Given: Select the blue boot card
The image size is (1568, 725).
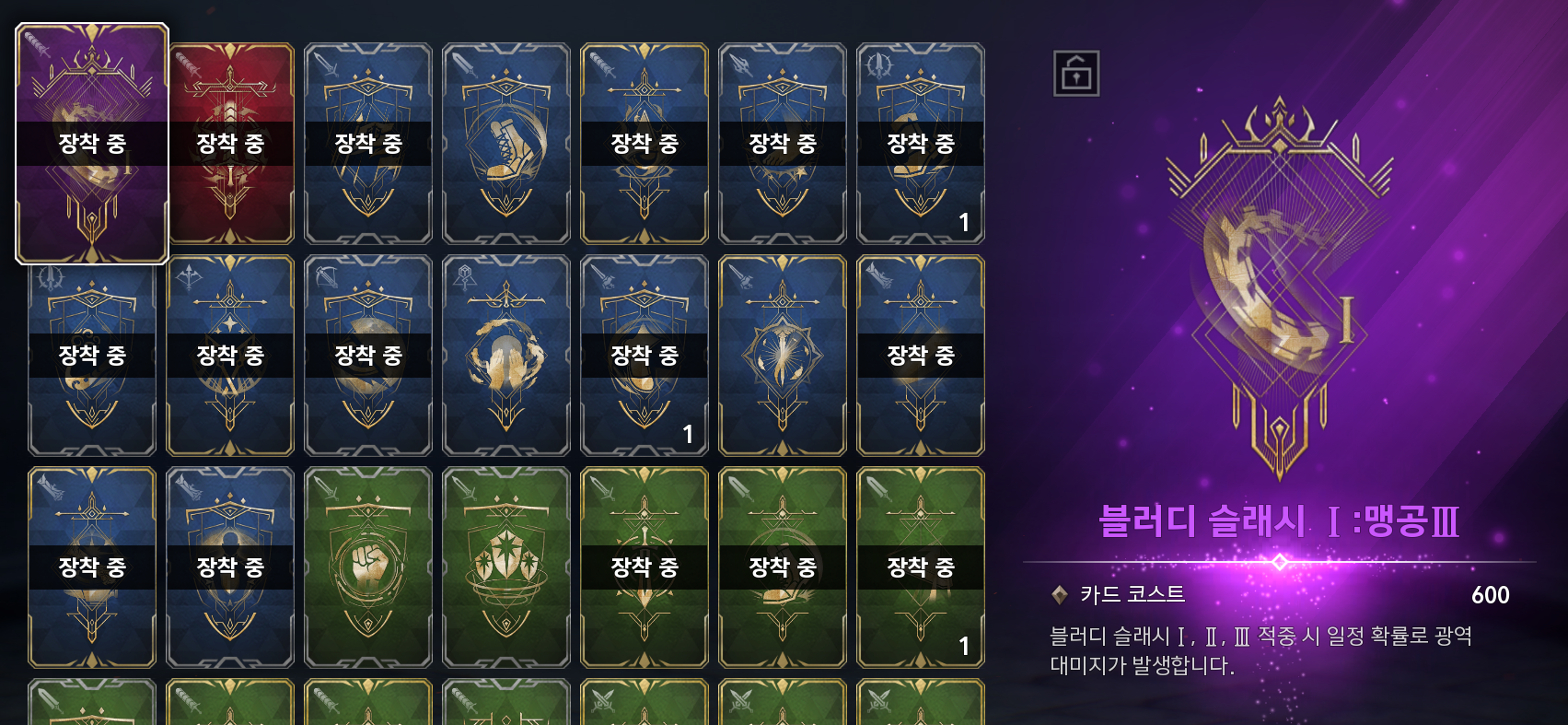Looking at the screenshot, I should (506, 144).
